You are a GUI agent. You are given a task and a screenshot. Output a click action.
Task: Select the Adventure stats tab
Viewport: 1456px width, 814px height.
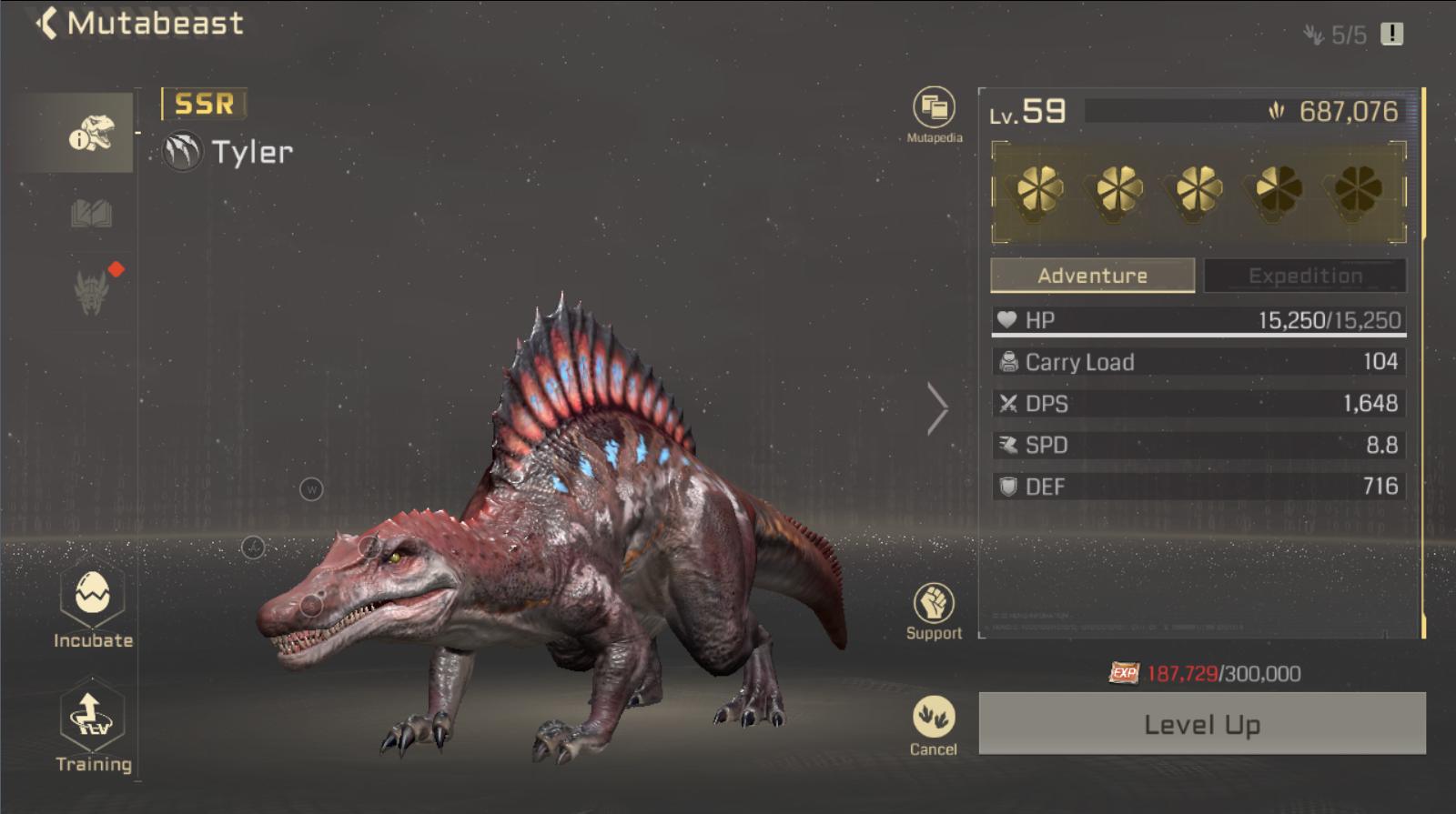tap(1092, 276)
